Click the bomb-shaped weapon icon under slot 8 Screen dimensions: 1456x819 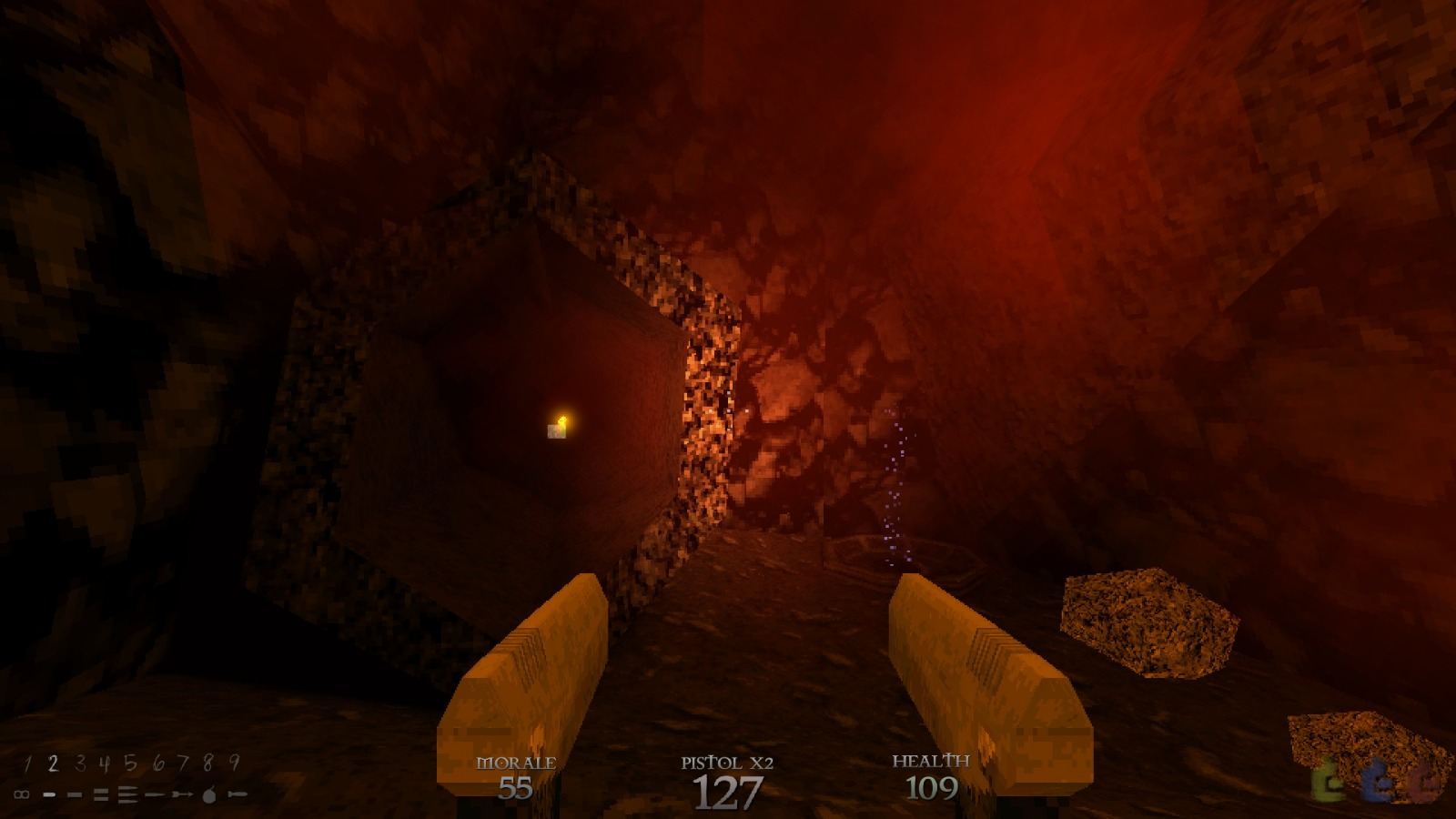click(209, 794)
